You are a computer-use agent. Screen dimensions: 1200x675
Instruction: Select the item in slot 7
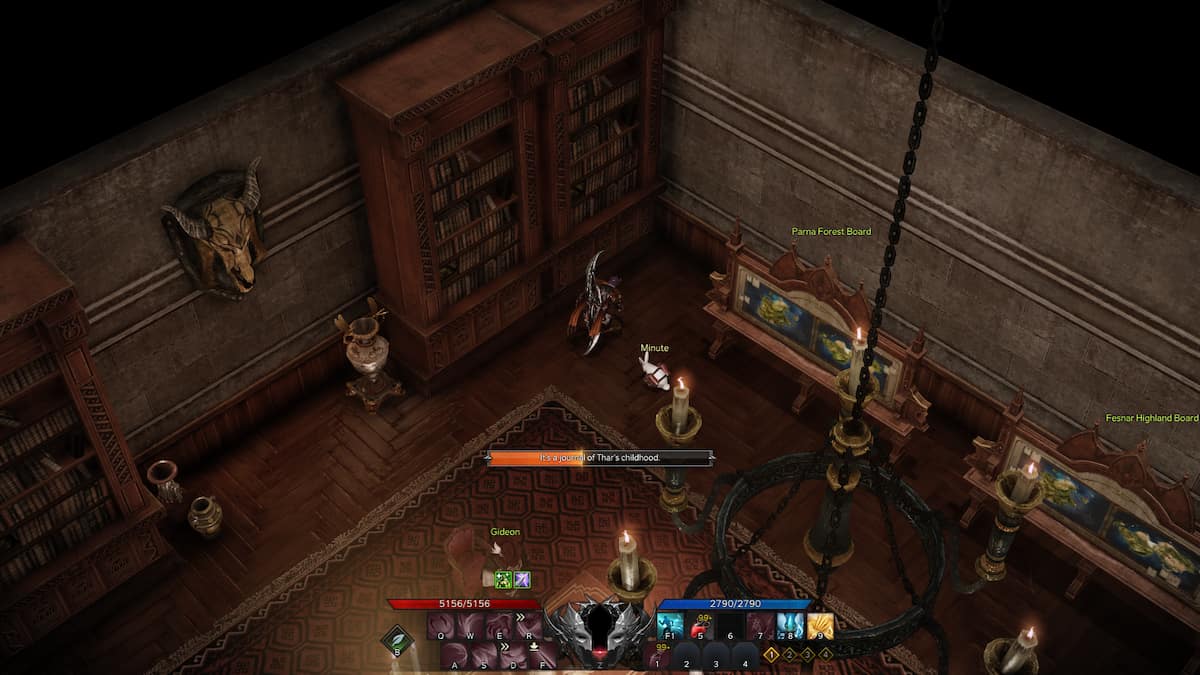(x=760, y=626)
